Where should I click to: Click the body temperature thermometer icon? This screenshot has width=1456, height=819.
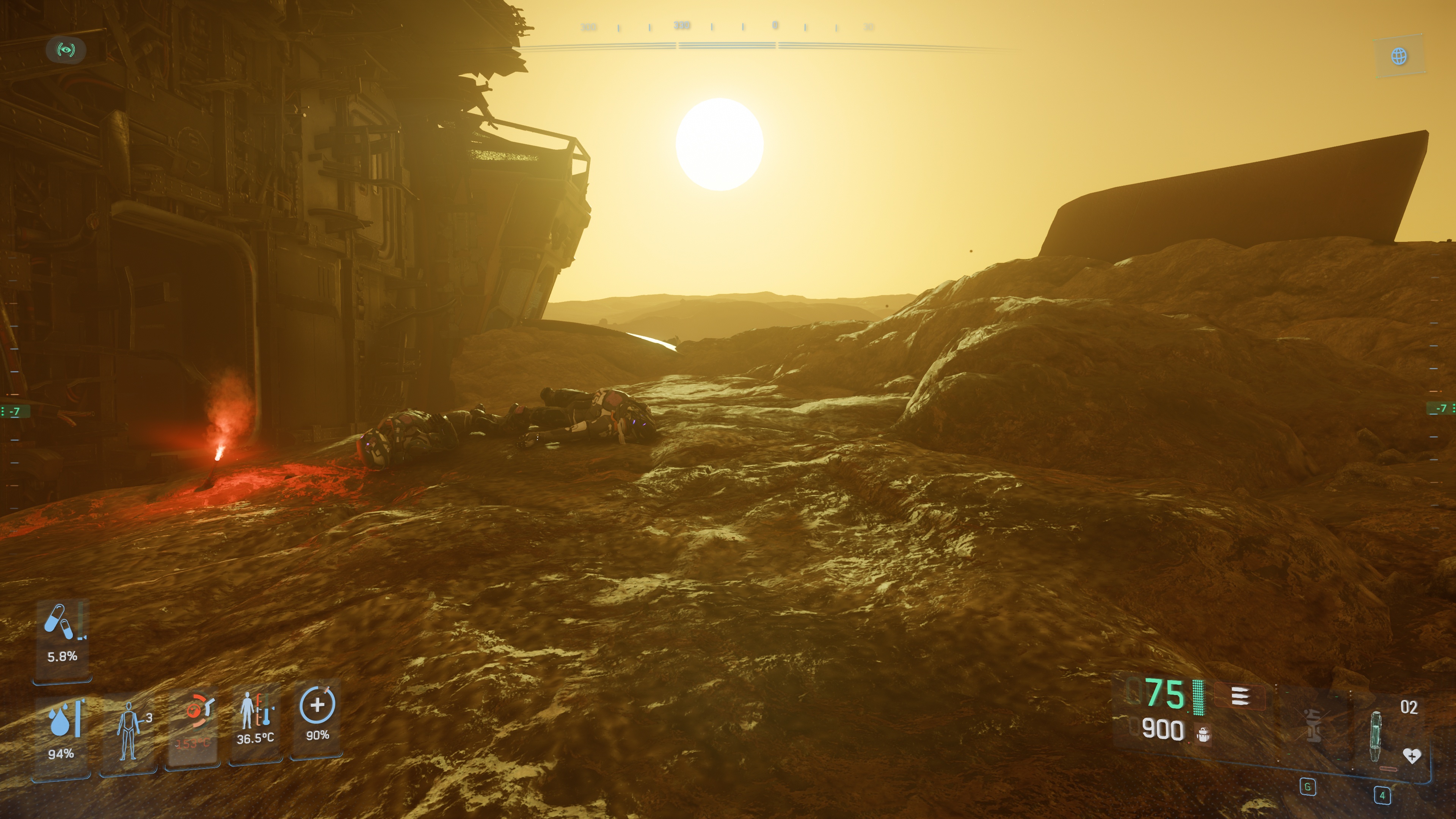click(x=256, y=711)
